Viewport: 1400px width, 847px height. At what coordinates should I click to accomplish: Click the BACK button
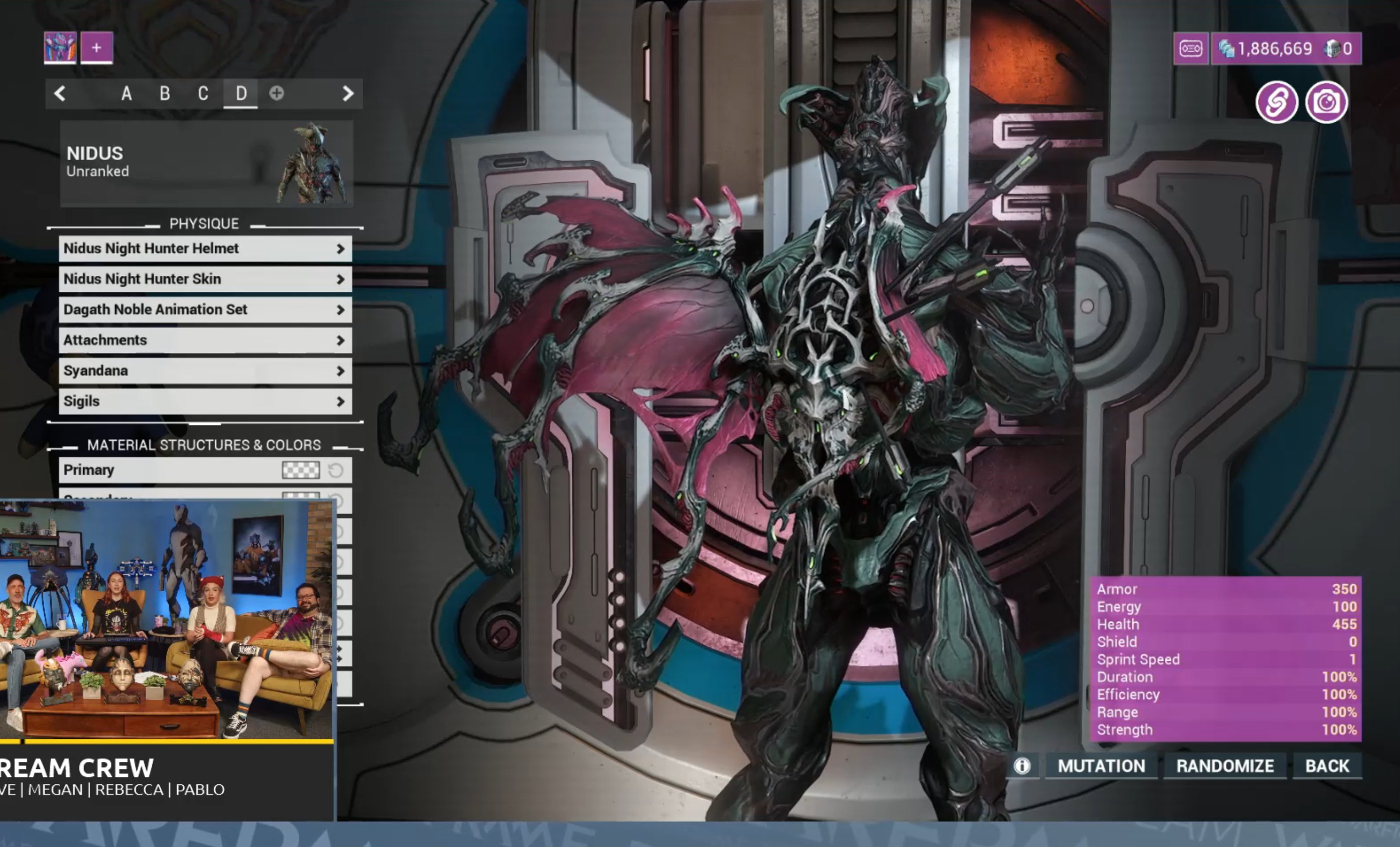tap(1327, 766)
